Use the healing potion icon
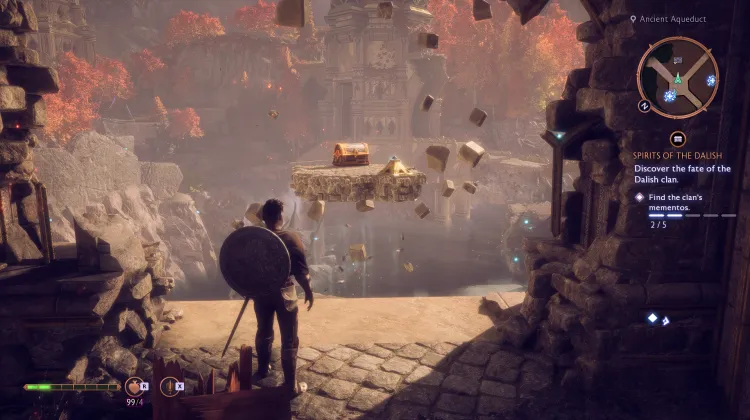750x420 pixels. pyautogui.click(x=132, y=385)
